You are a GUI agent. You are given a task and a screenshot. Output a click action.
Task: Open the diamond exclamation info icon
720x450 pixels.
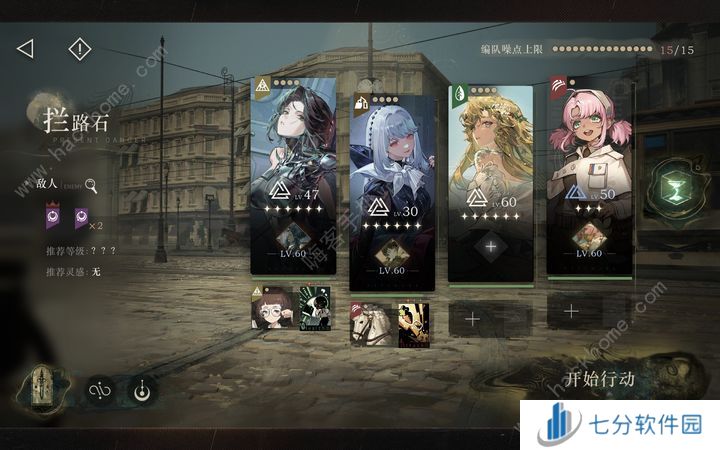pos(79,48)
